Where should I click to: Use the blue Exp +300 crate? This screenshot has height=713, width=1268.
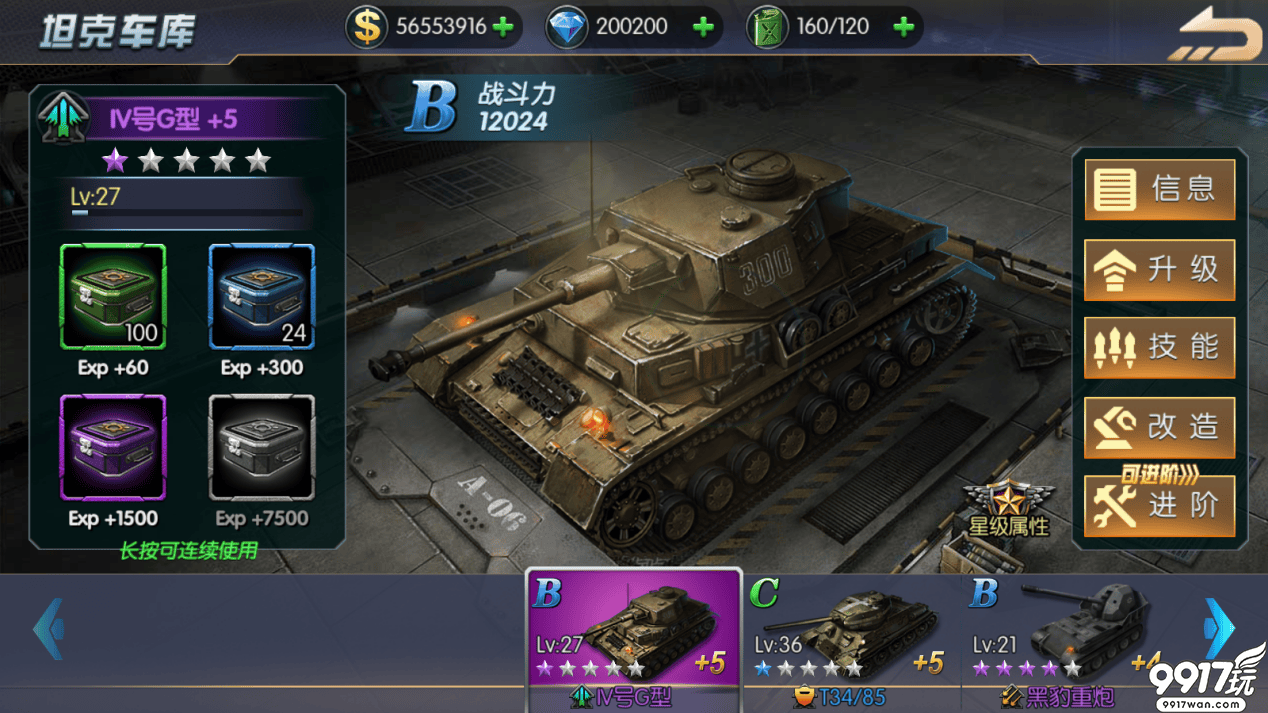coord(261,297)
